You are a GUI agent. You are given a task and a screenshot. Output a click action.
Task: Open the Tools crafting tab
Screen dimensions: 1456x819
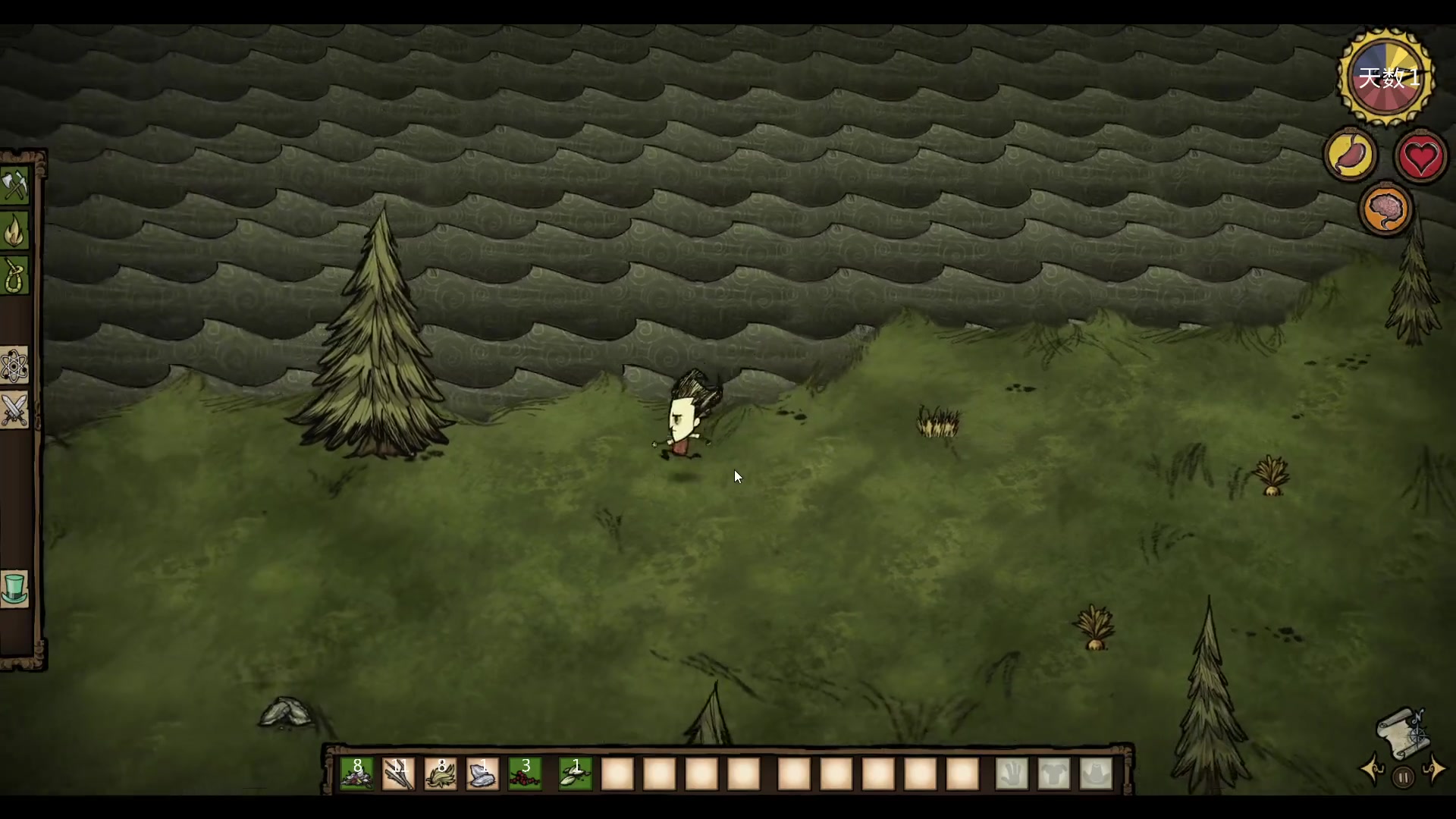15,186
